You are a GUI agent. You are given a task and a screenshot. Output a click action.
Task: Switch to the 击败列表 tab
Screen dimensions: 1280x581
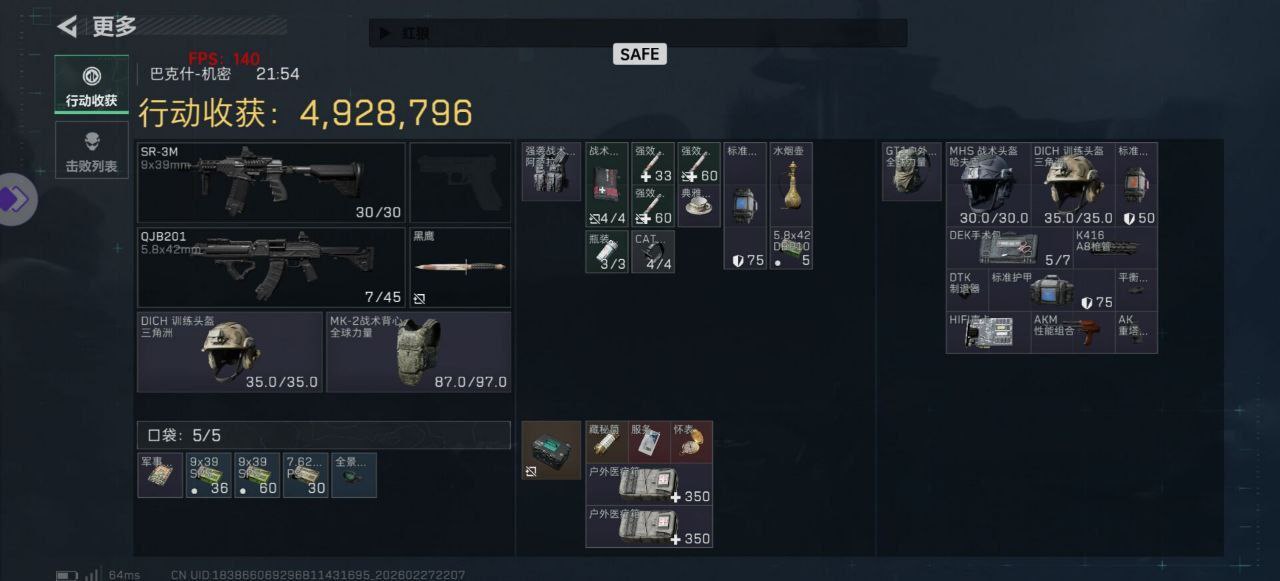pyautogui.click(x=91, y=150)
